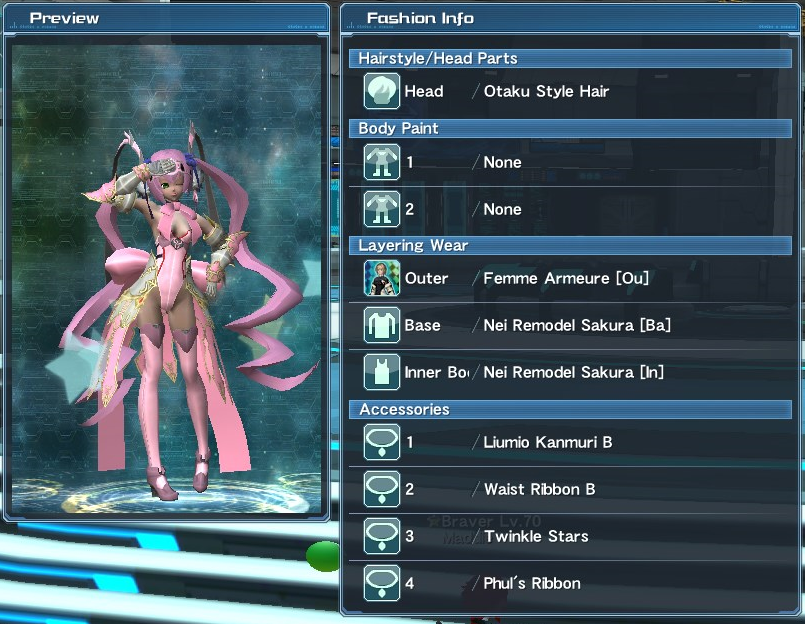
Task: Select the first Body Paint slot
Action: click(570, 162)
